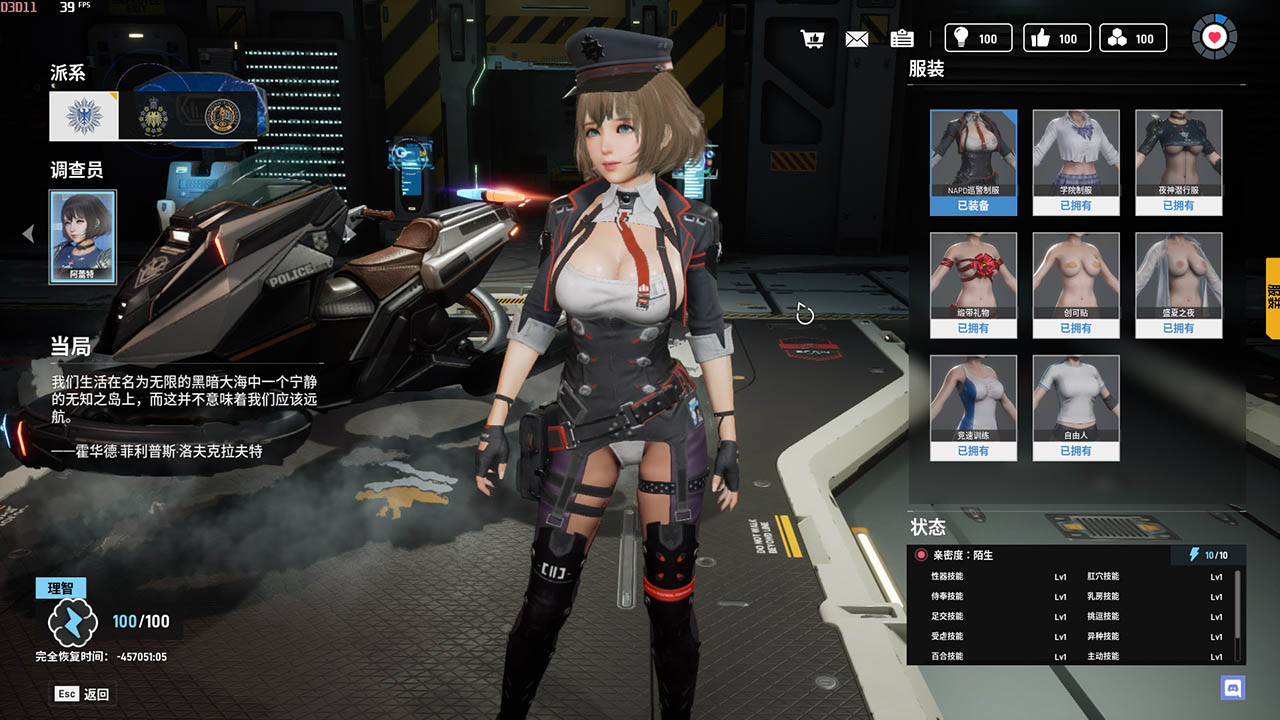Open the heart ring icon
The height and width of the screenshot is (720, 1280).
tap(1214, 38)
